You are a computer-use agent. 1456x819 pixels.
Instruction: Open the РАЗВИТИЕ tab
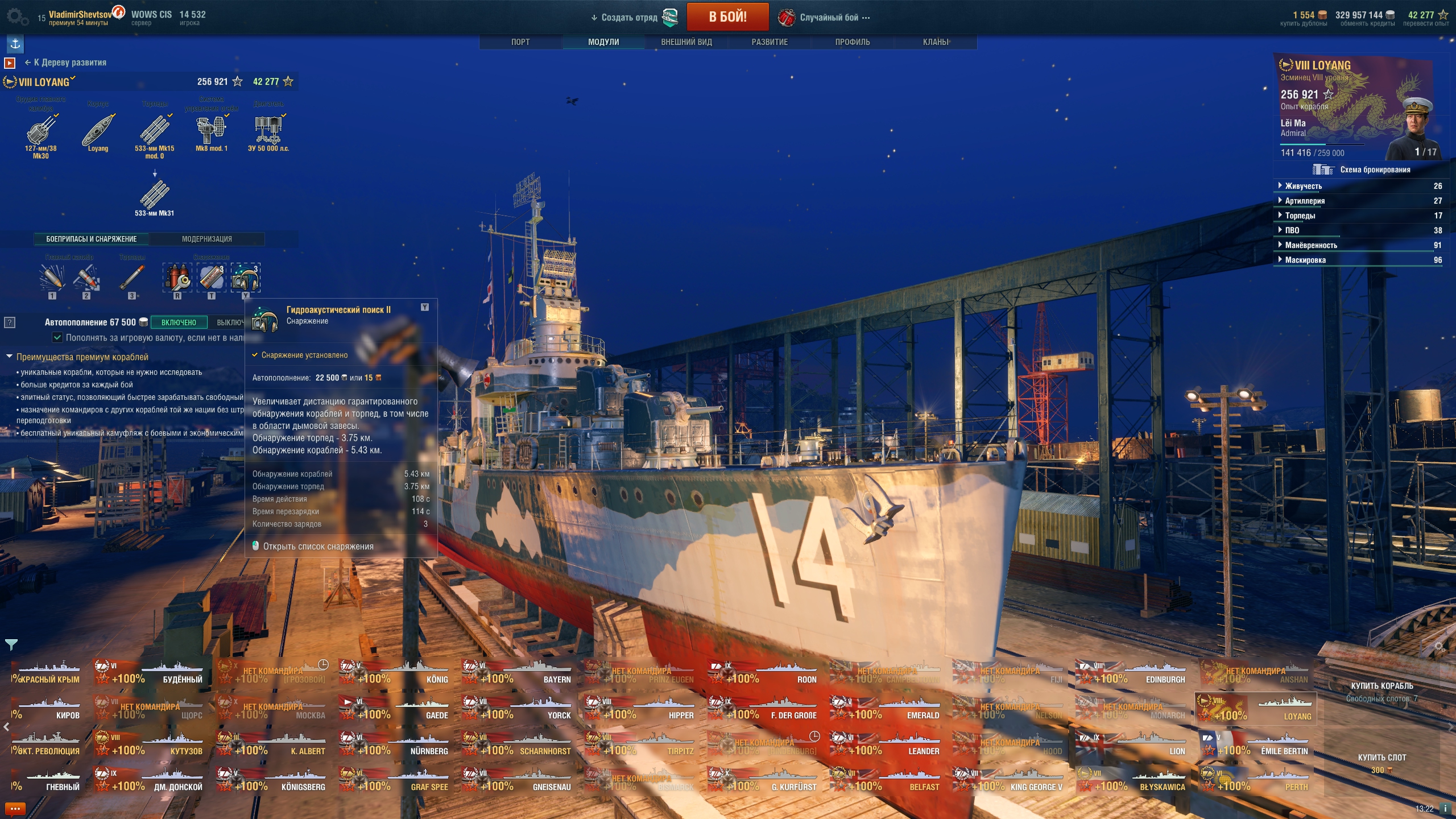tap(770, 42)
